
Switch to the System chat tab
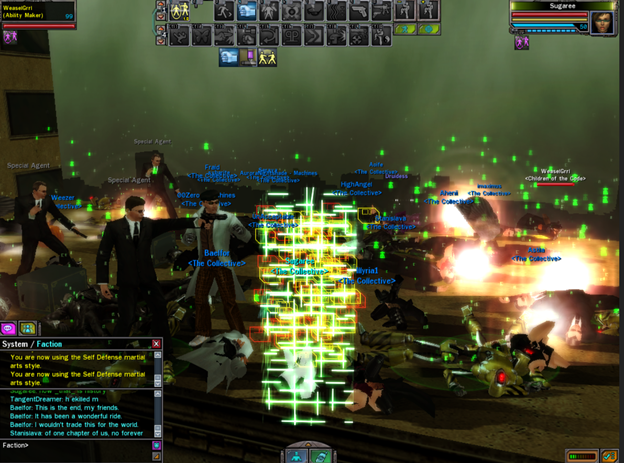coord(15,344)
